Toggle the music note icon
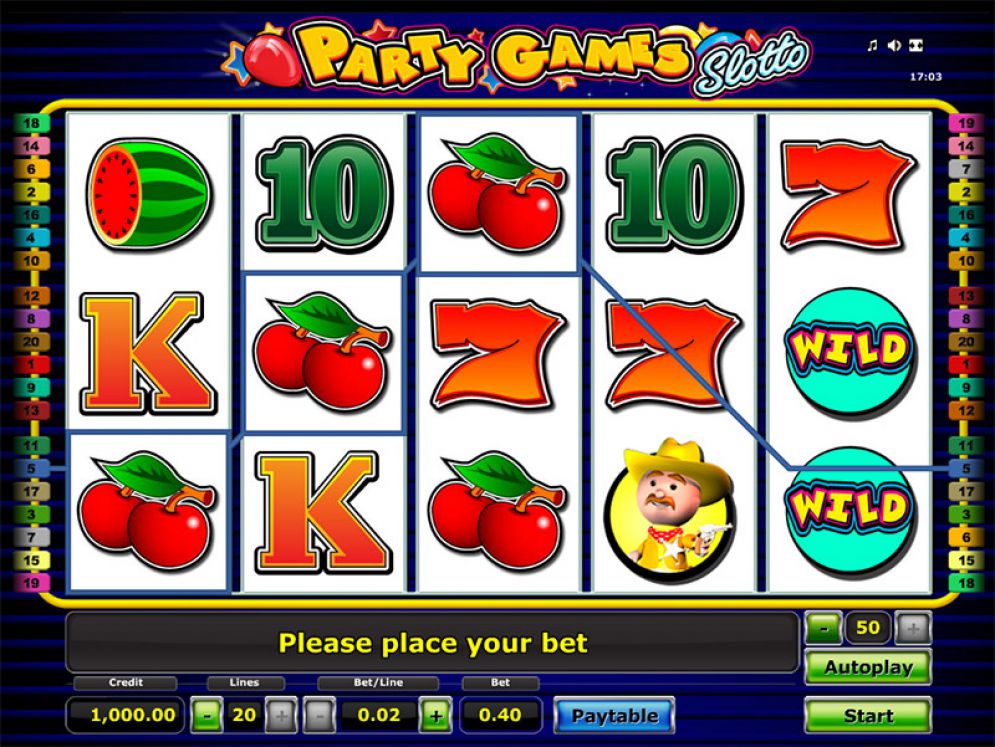This screenshot has width=995, height=747. click(872, 45)
